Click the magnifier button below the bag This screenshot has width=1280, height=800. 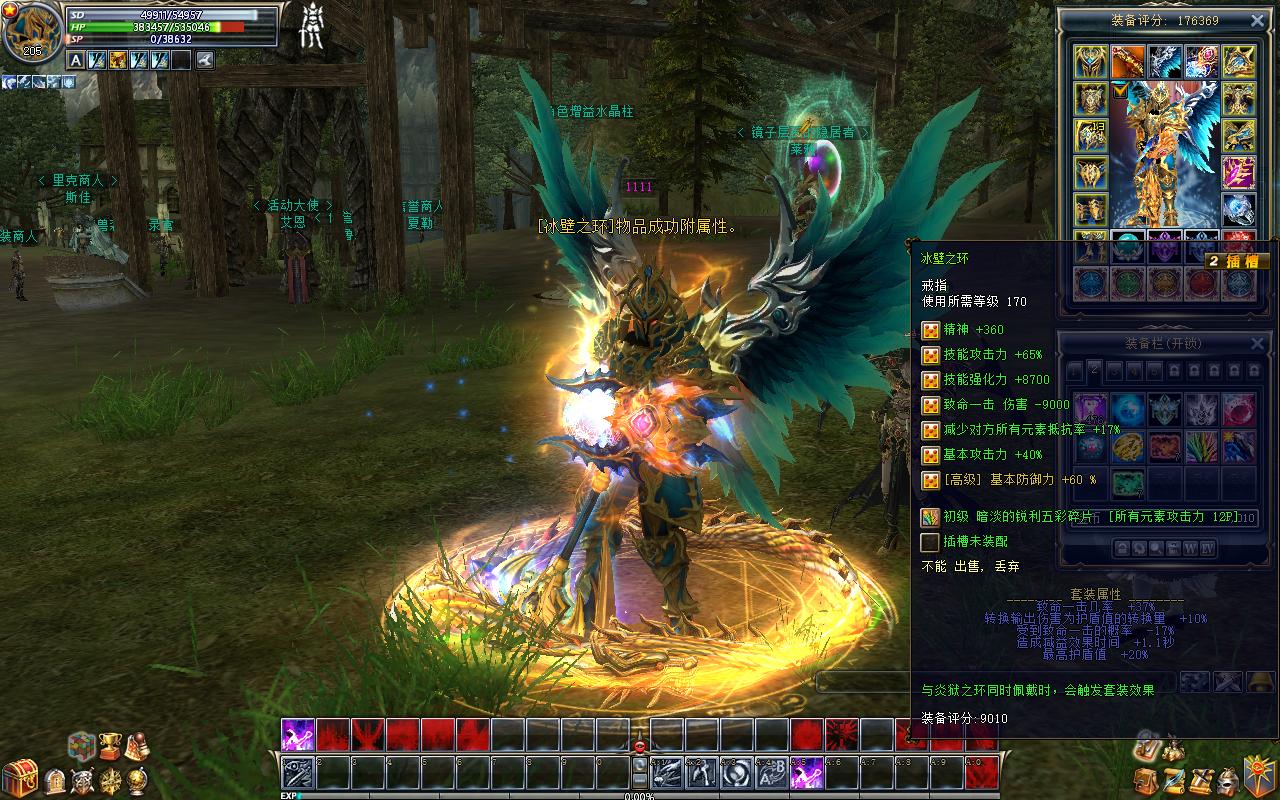point(1156,548)
